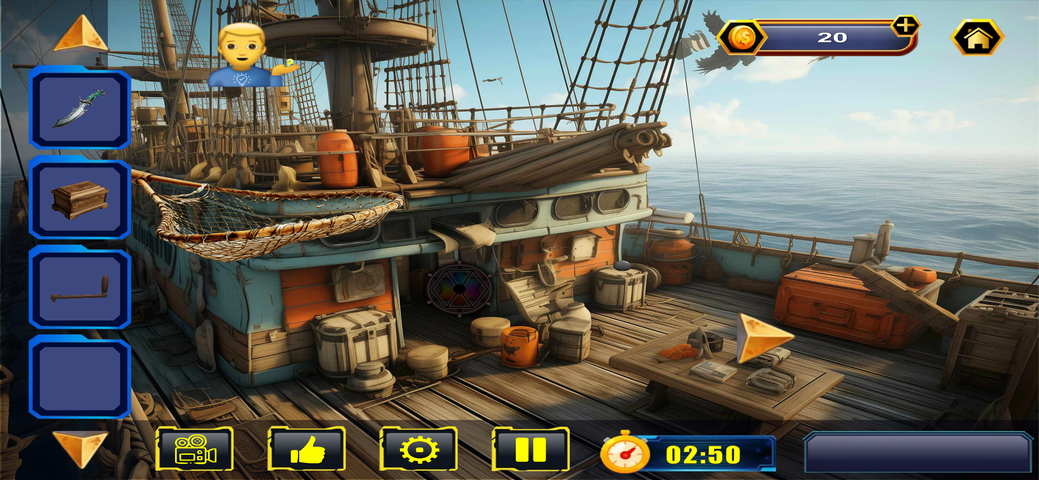
Task: Click the thumbs-up like button
Action: [x=307, y=450]
